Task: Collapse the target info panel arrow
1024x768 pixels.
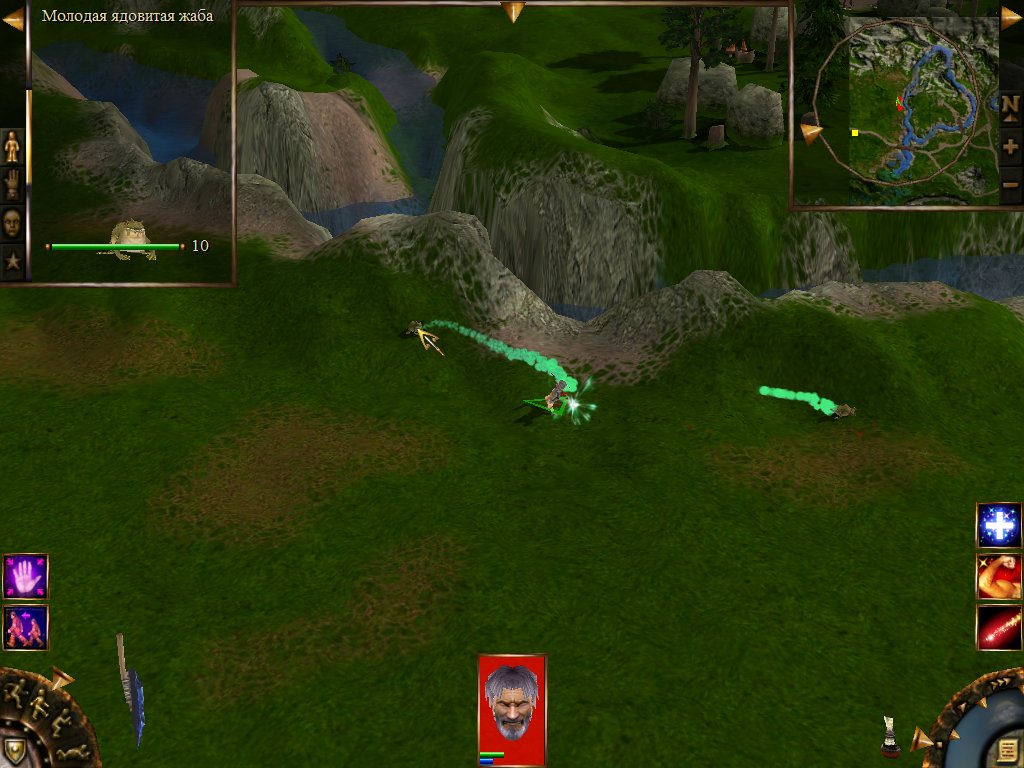Action: 13,17
